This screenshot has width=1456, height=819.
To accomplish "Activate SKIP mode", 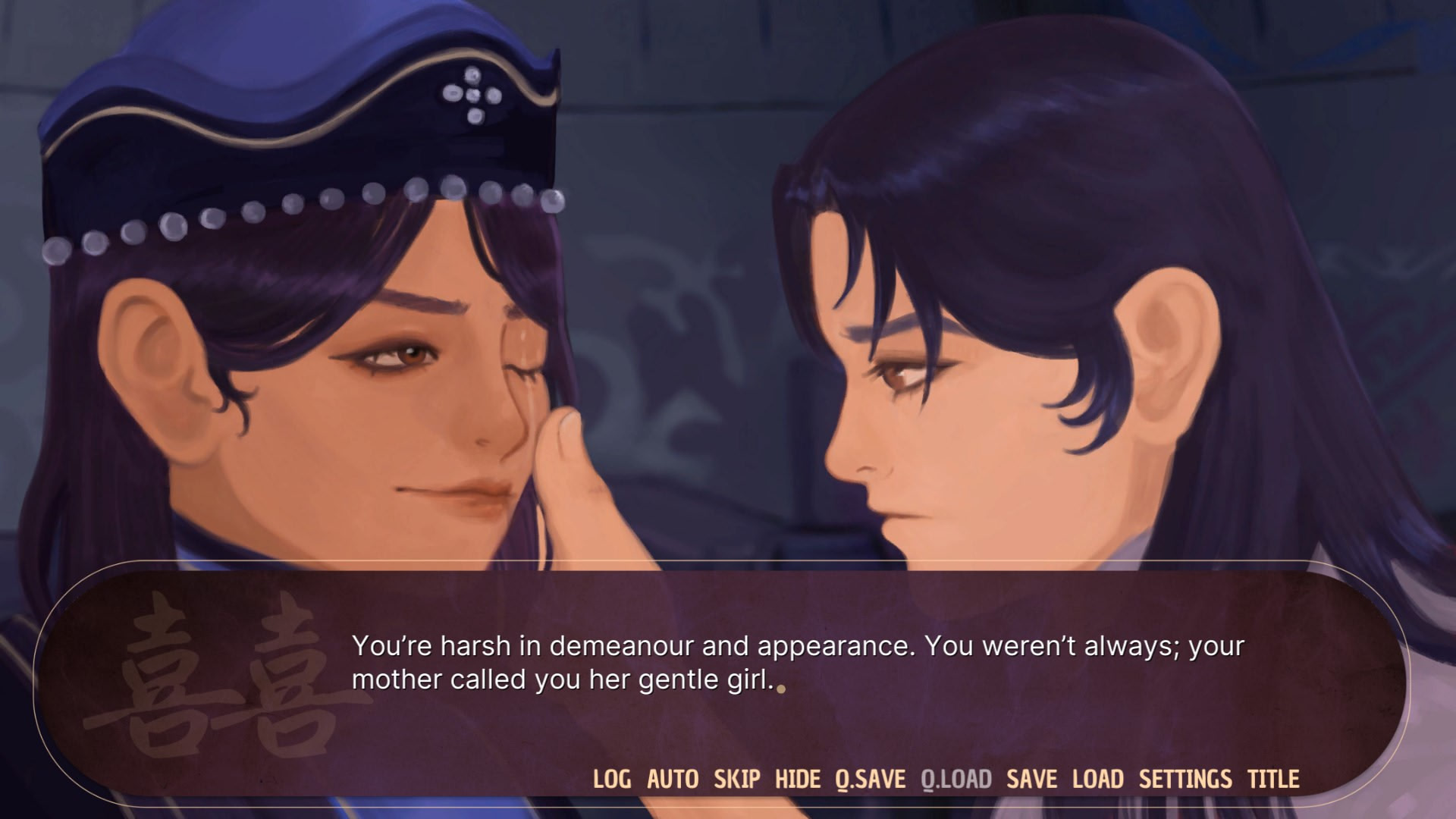I will tap(736, 779).
